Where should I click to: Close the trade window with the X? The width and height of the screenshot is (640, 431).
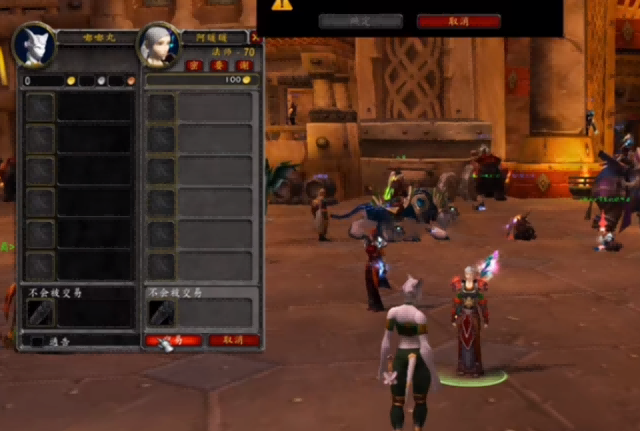[254, 38]
